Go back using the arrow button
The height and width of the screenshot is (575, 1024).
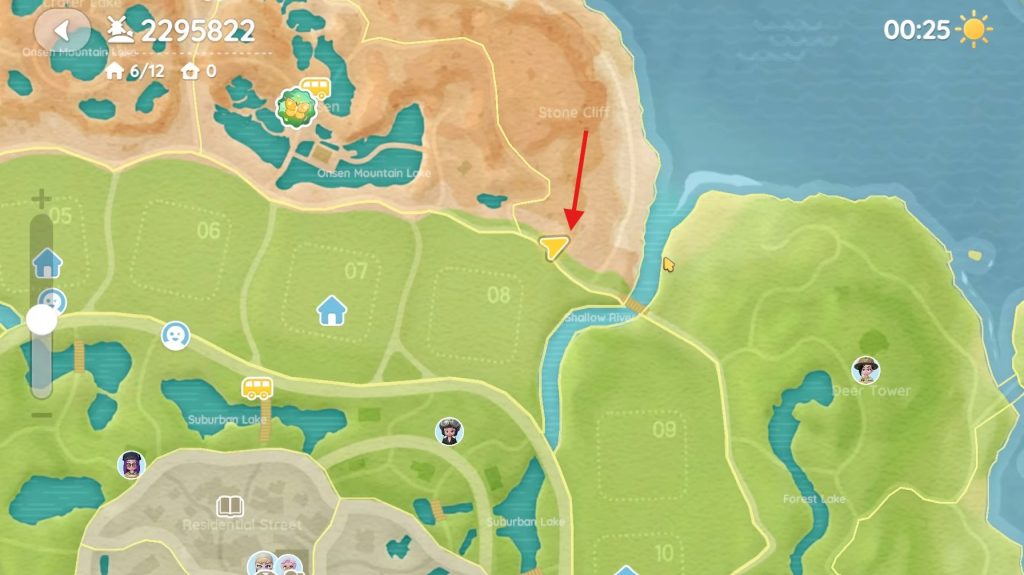point(64,30)
